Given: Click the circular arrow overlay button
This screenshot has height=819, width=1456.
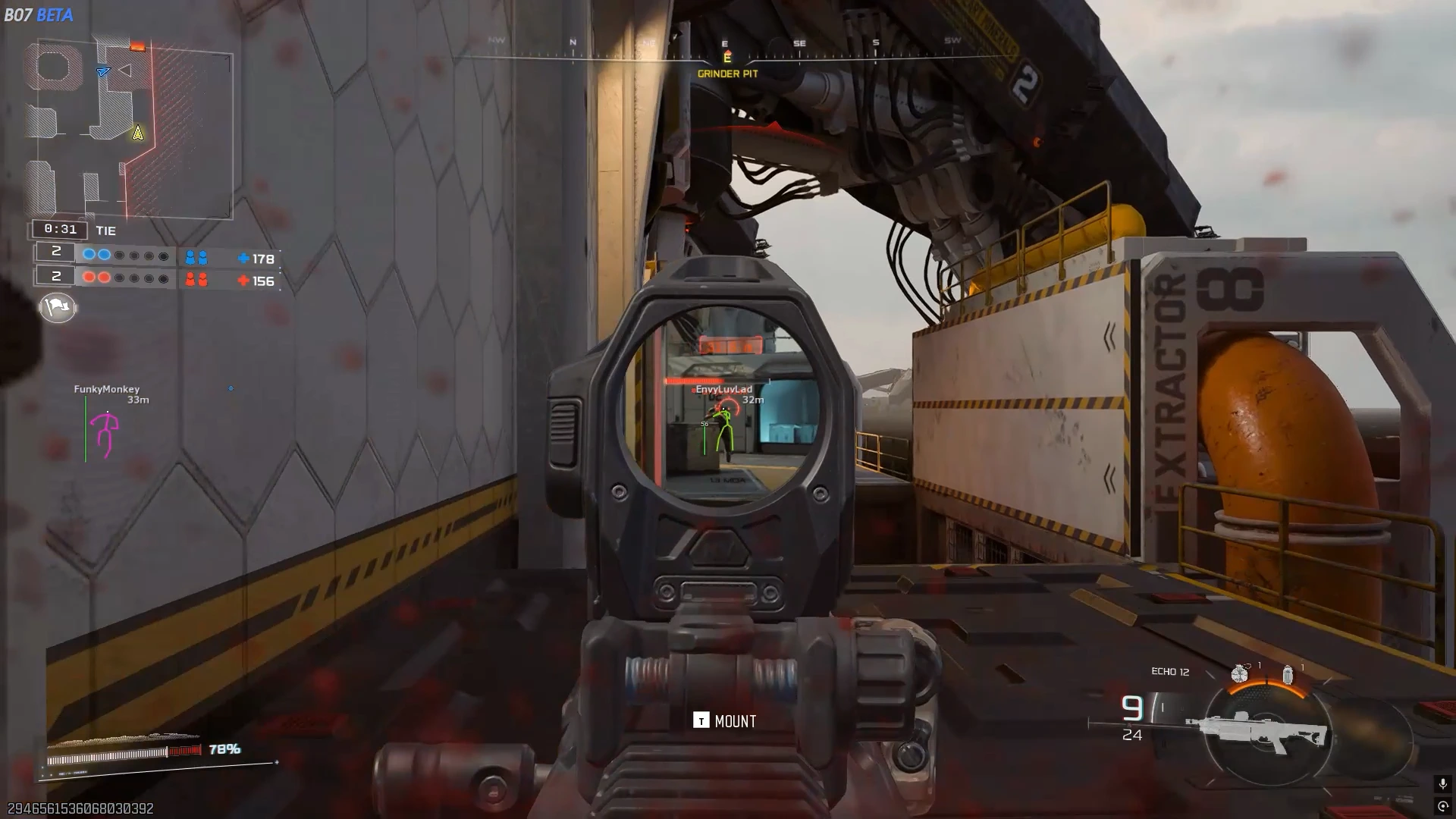Looking at the screenshot, I should 1442,806.
